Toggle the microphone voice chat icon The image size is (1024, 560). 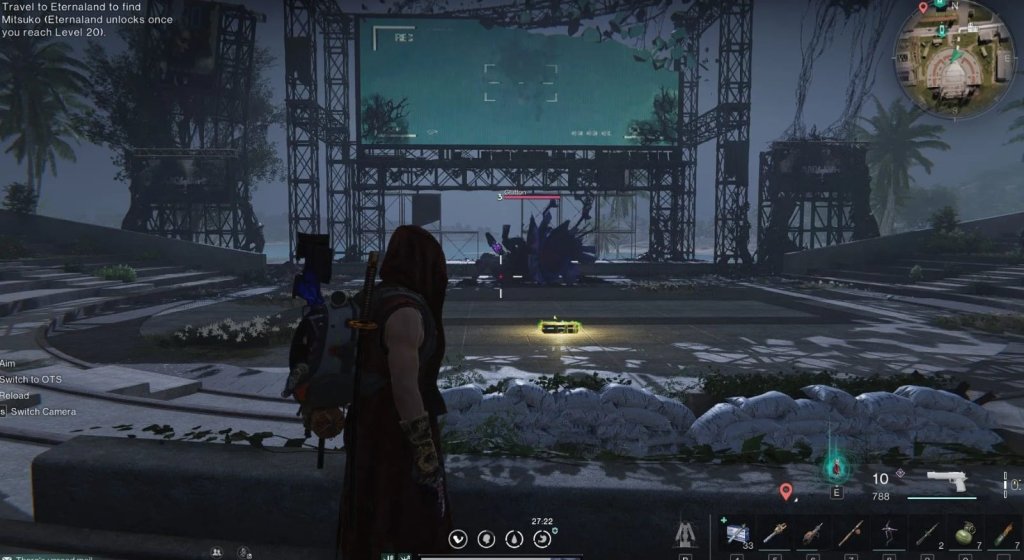tap(243, 551)
